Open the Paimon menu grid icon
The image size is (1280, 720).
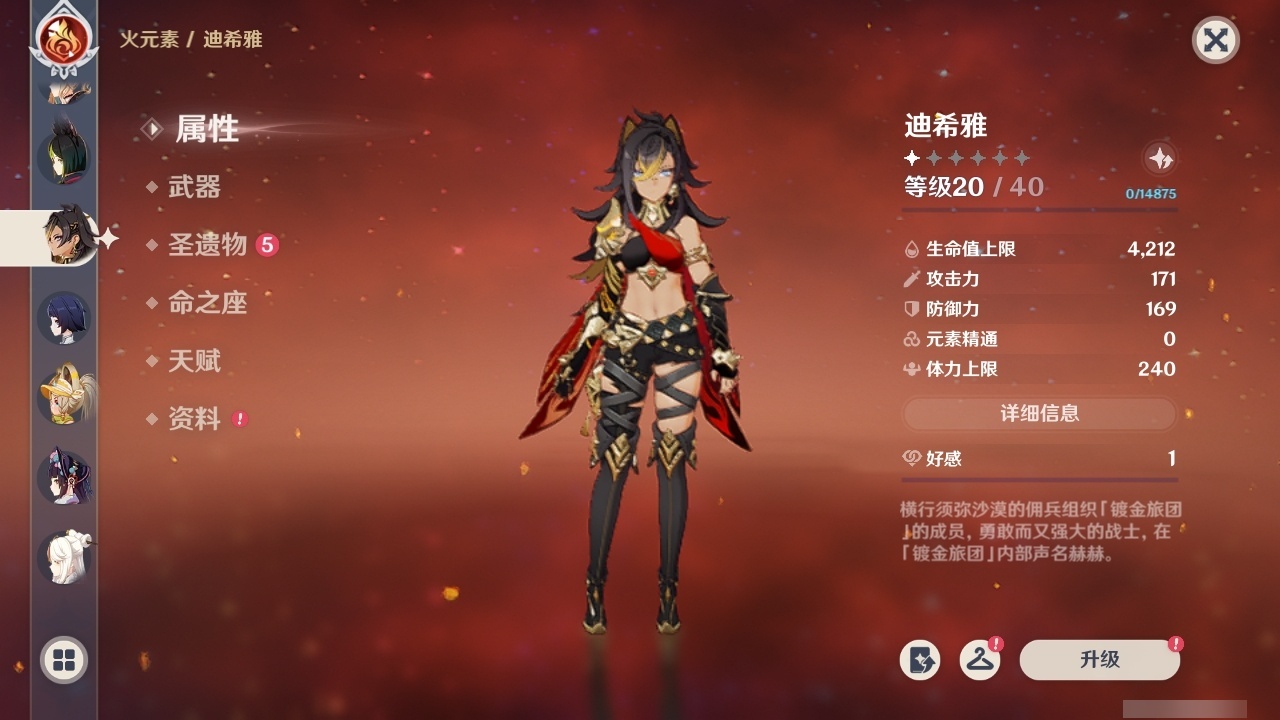point(62,661)
